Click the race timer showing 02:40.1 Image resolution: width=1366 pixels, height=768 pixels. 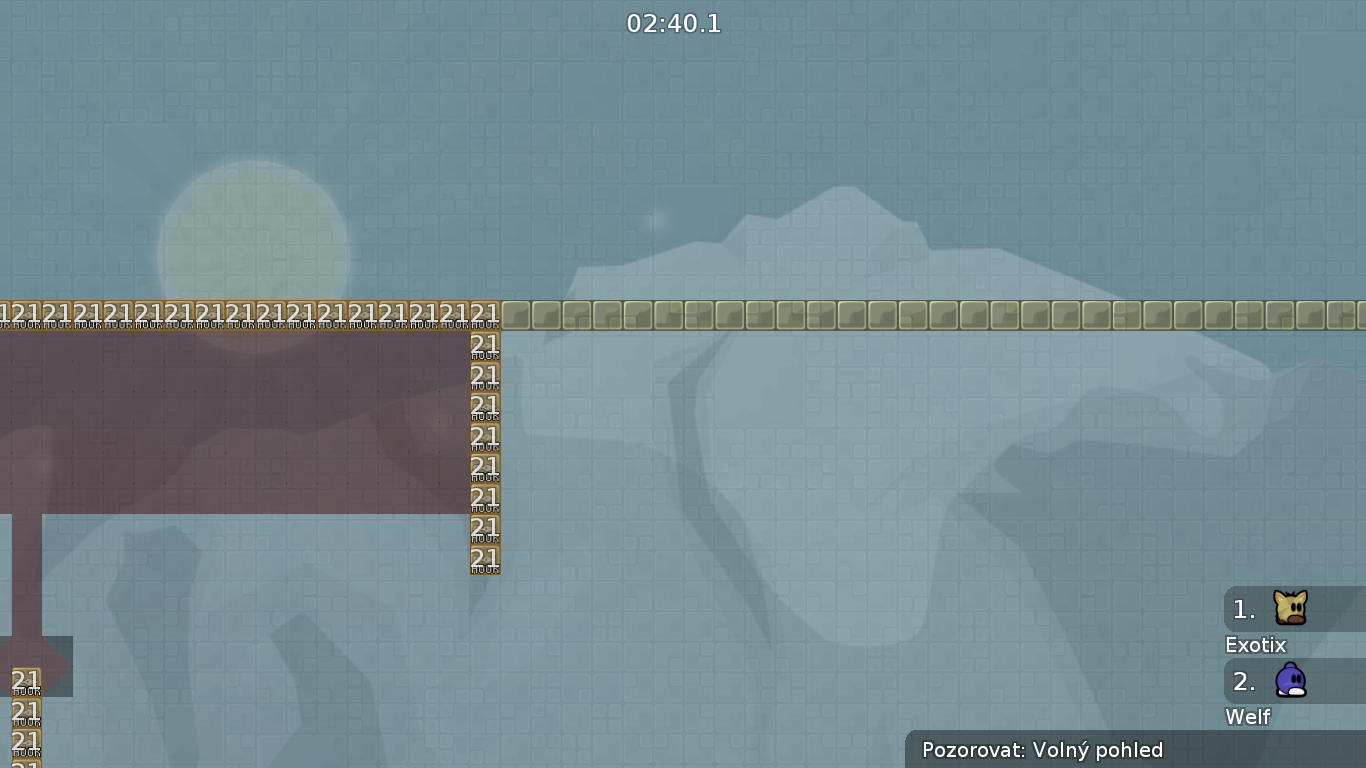(x=672, y=24)
